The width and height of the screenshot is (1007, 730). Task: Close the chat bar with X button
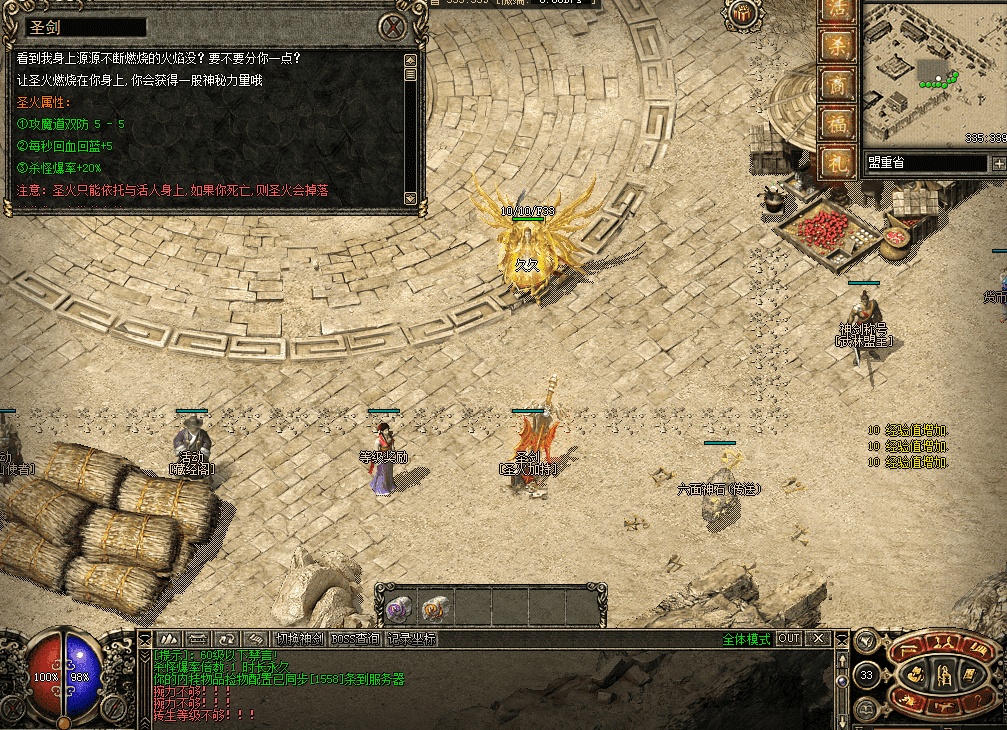coord(819,639)
